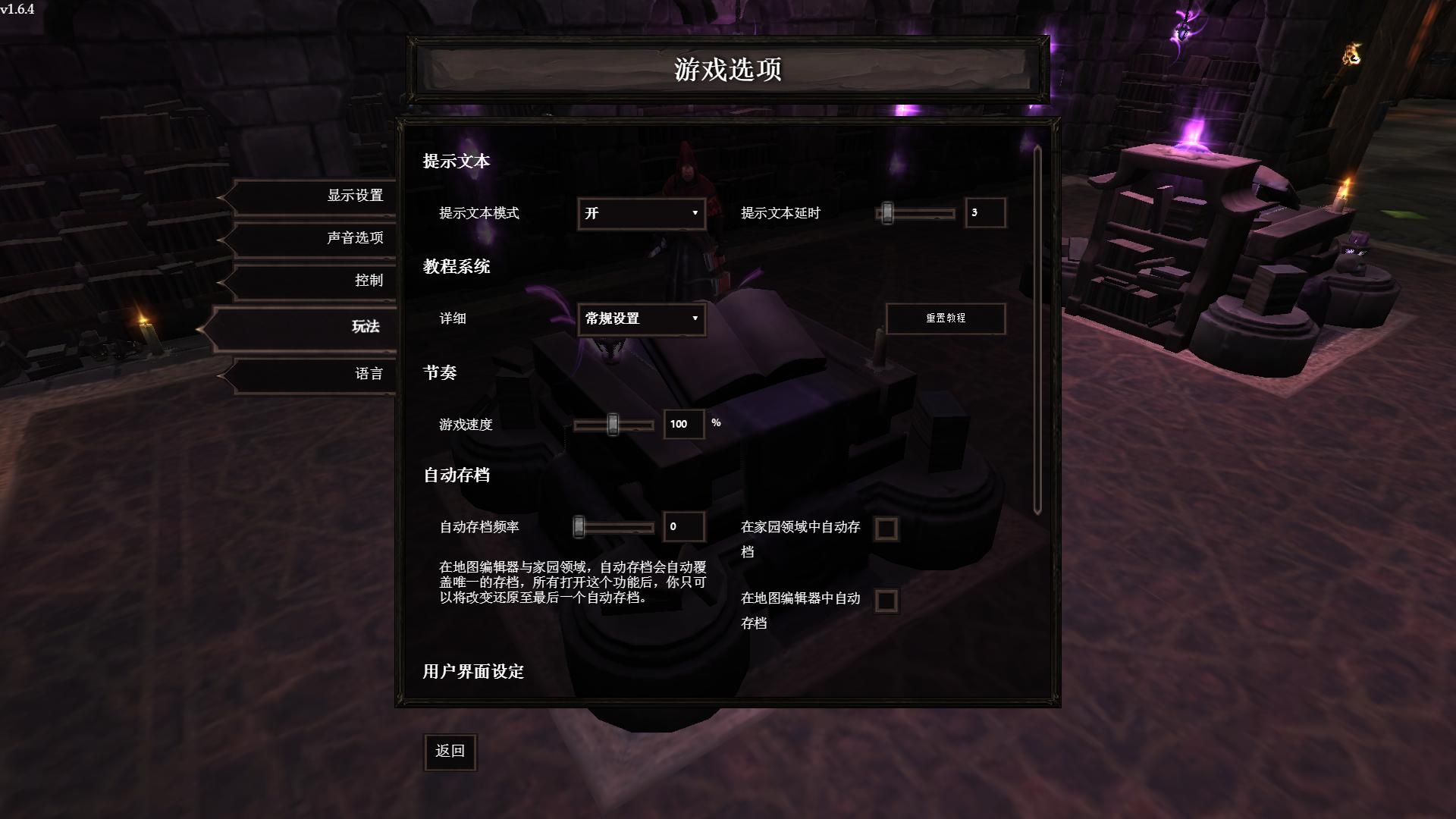Toggle autosave in home realm setting

pos(886,529)
